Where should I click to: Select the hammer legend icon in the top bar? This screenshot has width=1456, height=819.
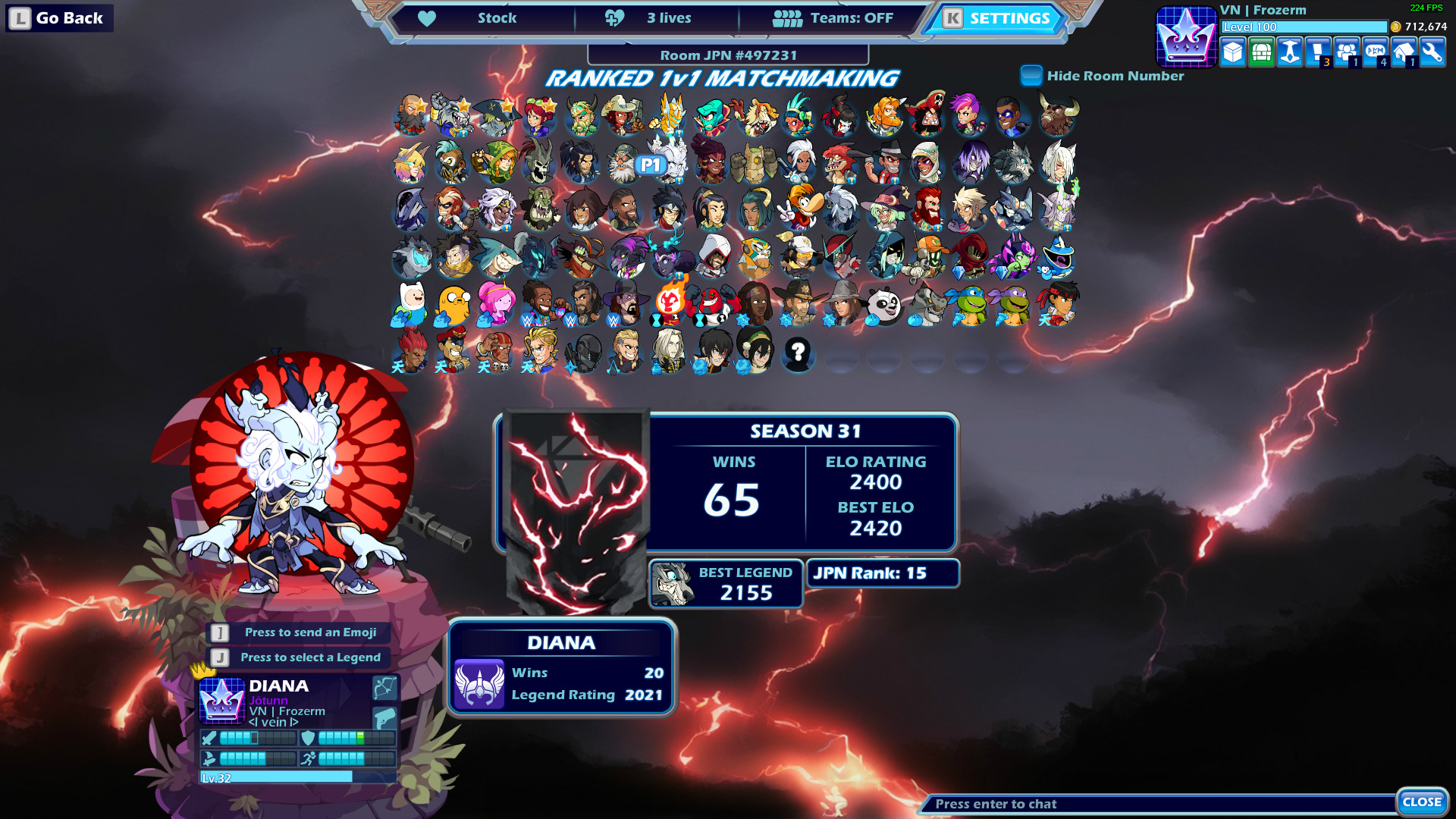point(1289,53)
